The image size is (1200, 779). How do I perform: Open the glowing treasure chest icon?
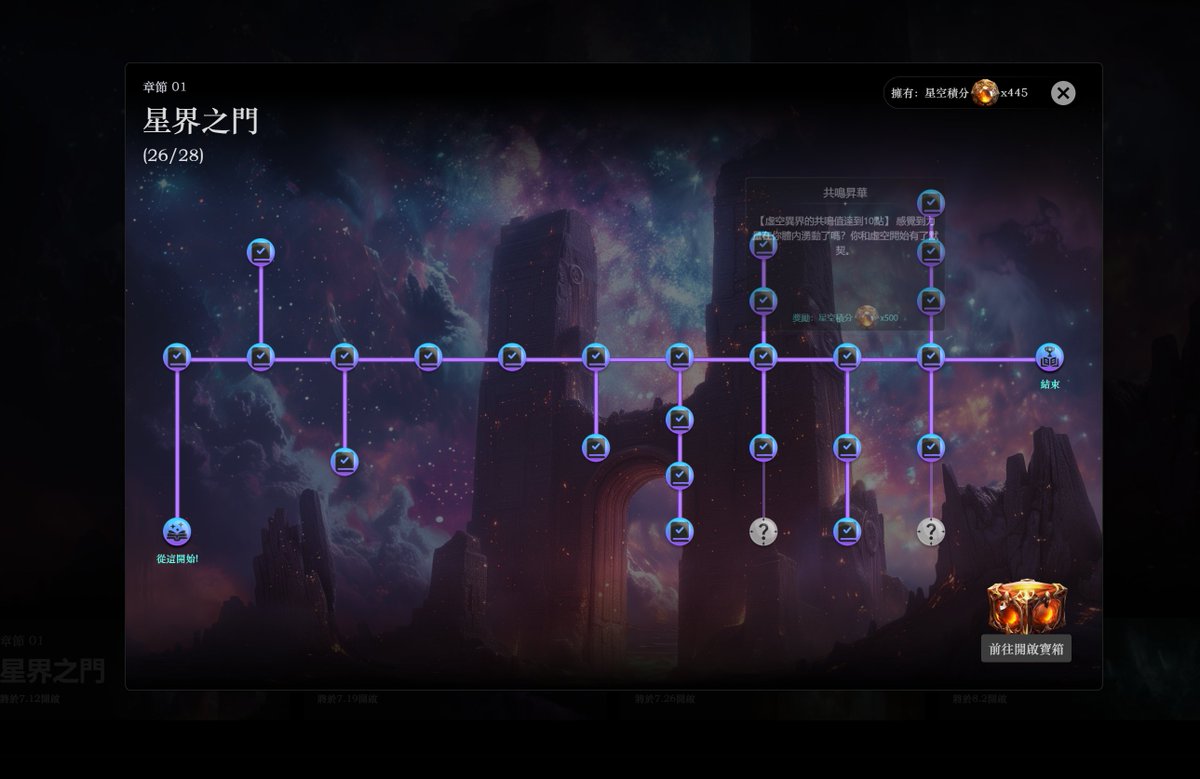pos(1026,606)
